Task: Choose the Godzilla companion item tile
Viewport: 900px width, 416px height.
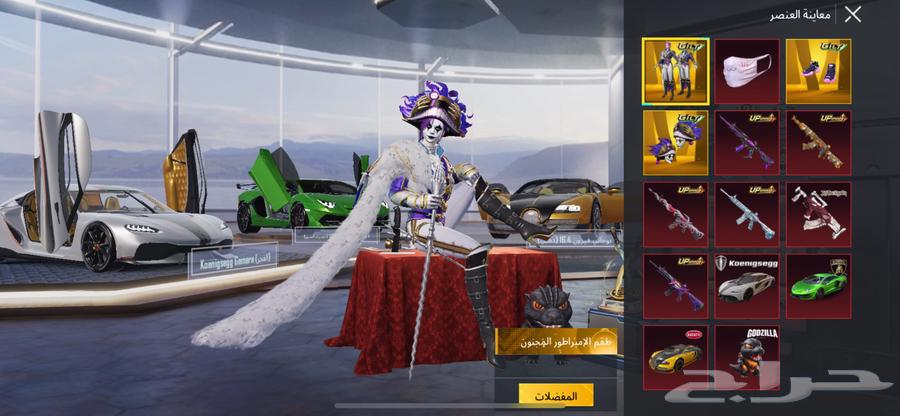Action: (747, 357)
